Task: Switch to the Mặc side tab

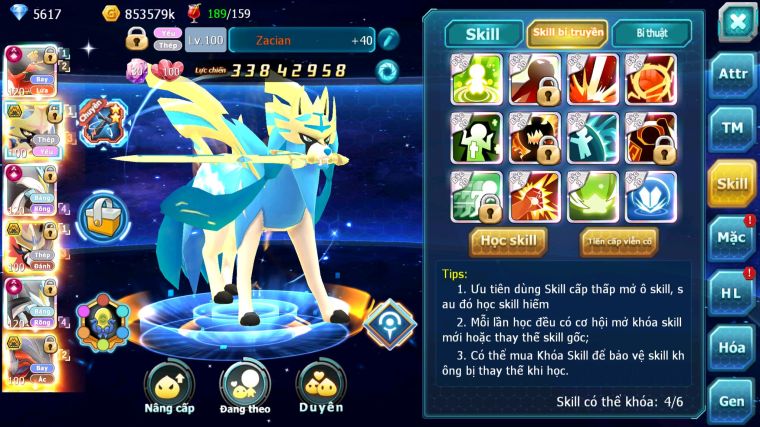Action: coord(732,238)
